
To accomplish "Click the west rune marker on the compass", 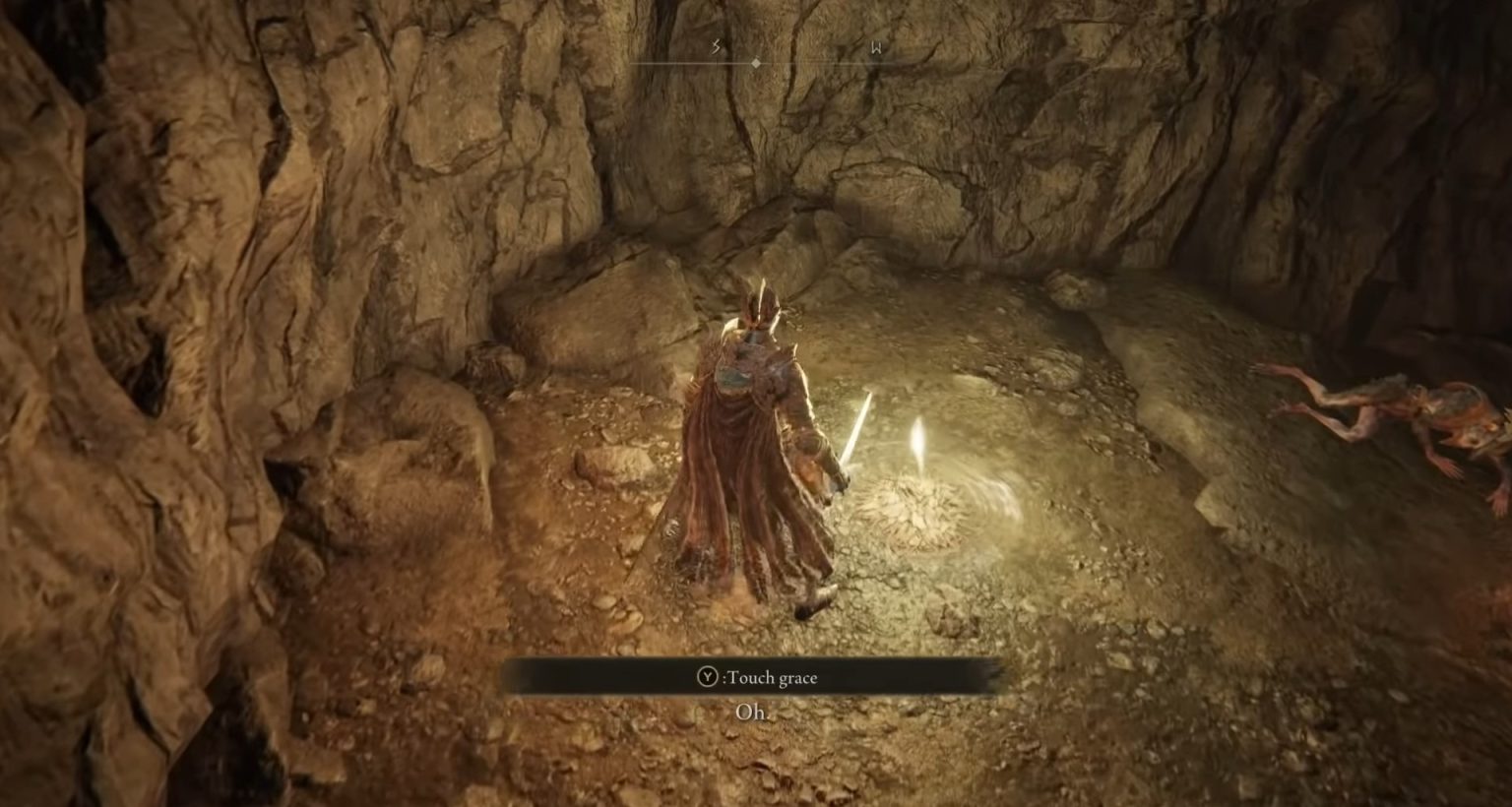I will tap(874, 46).
